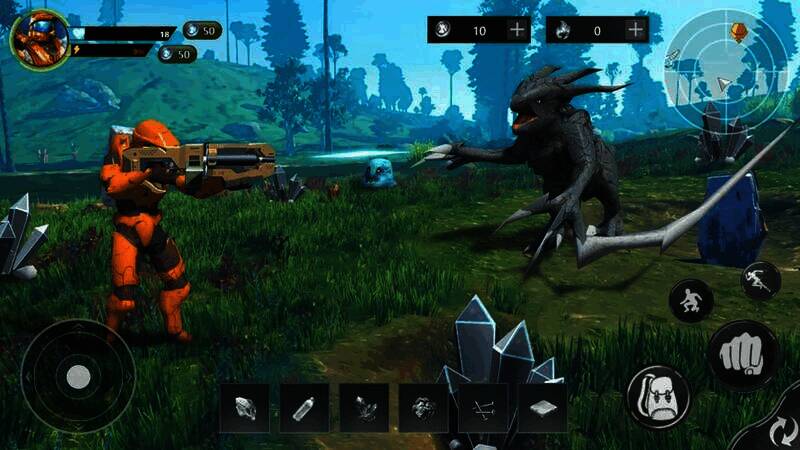Add more of the currency showing 0
The image size is (800, 450).
pos(635,30)
